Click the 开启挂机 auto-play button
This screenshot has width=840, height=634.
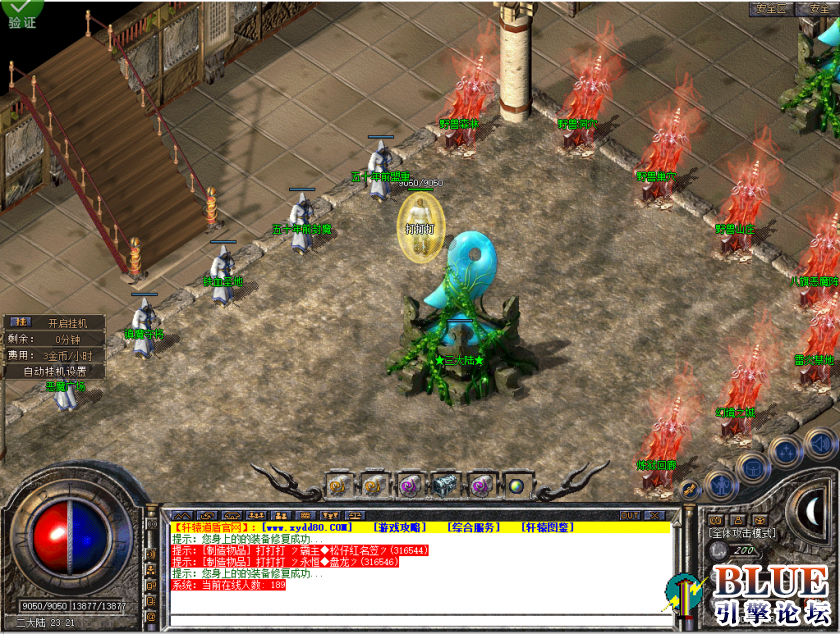[67, 323]
